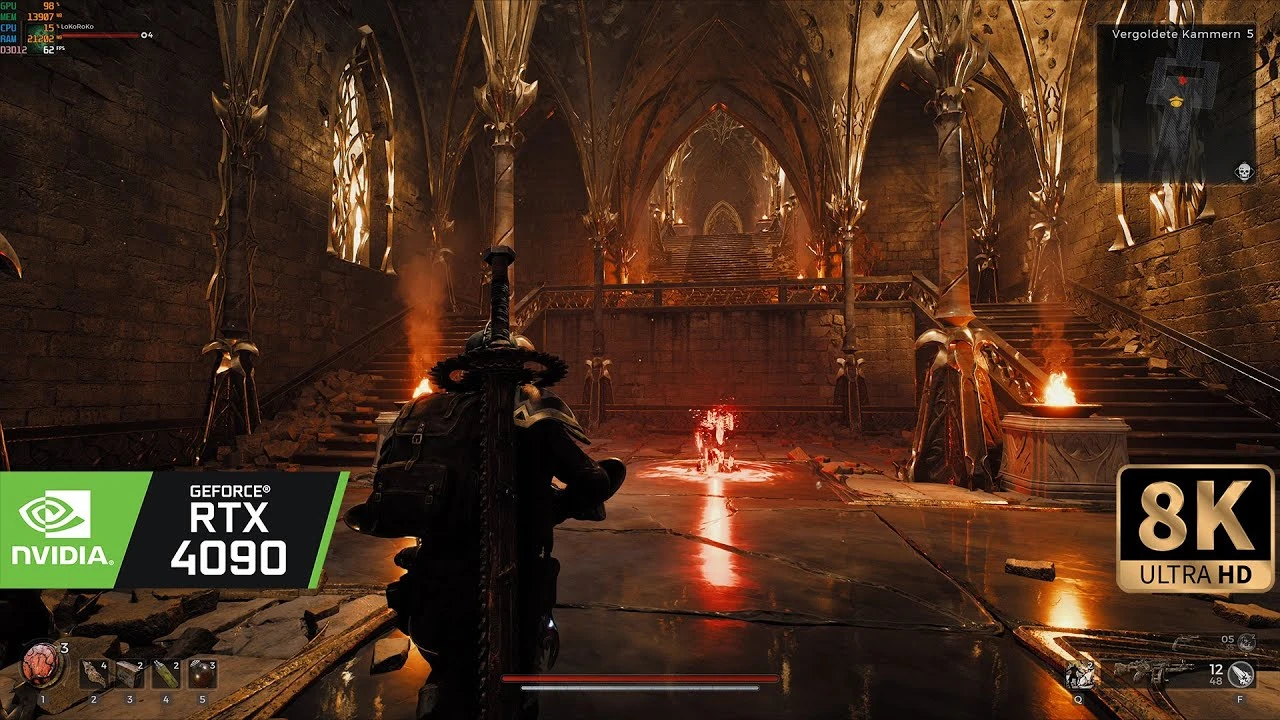This screenshot has width=1280, height=720.
Task: Click the green skill emblem on the performance overlay
Action: [x=39, y=39]
